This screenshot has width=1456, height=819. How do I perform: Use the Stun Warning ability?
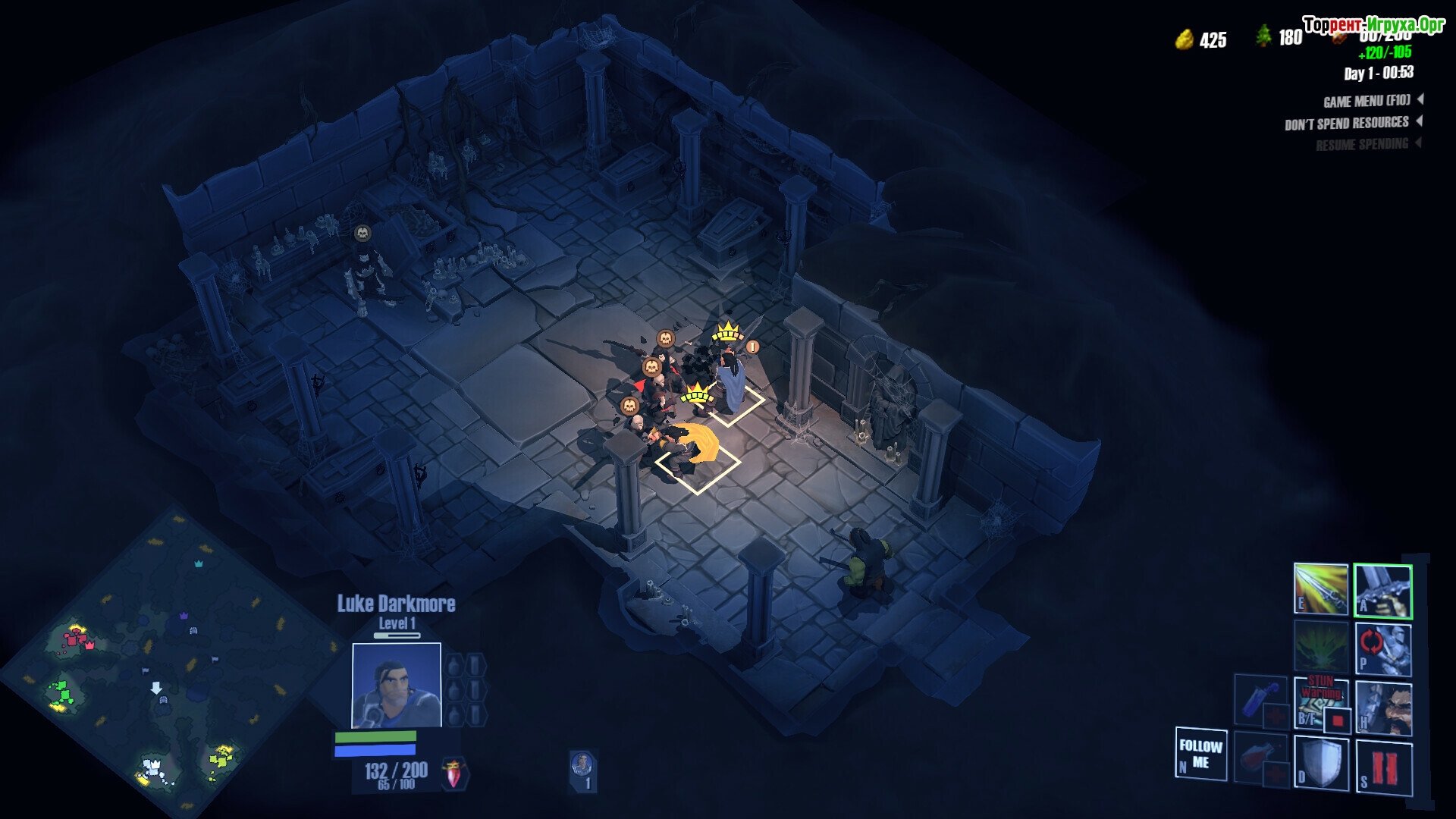(x=1320, y=701)
